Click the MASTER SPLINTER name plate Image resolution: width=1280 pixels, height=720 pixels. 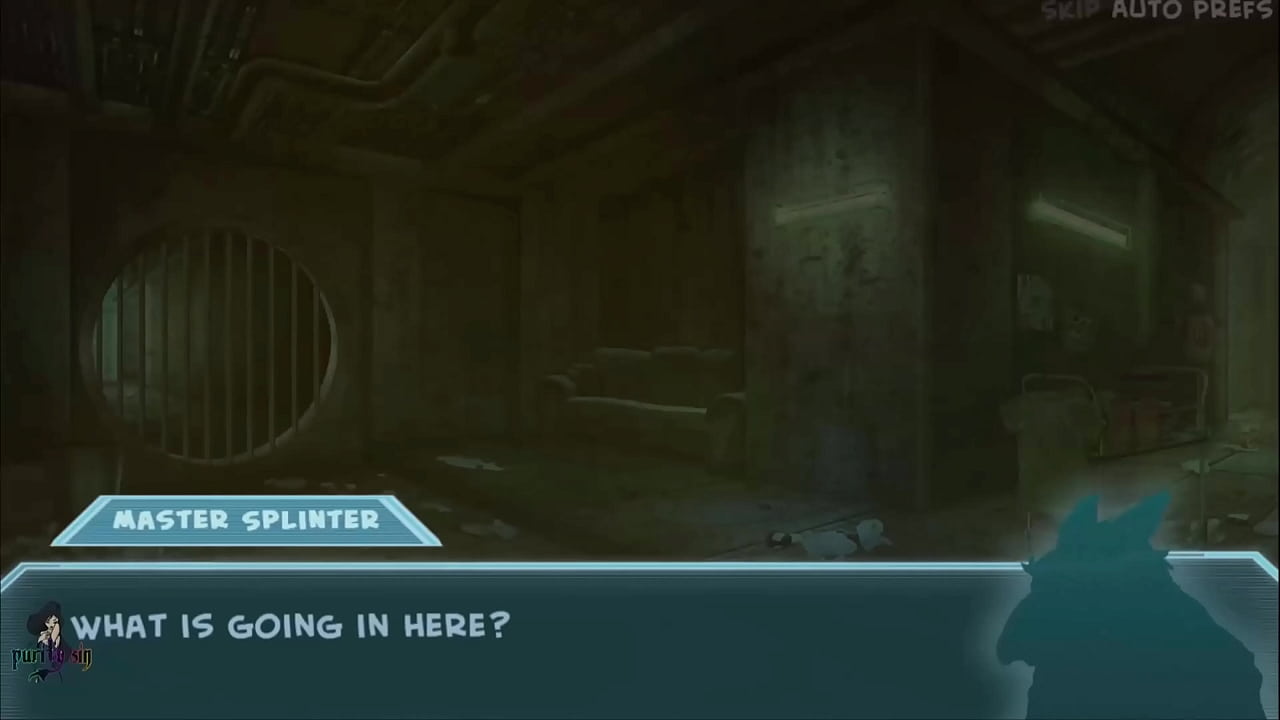pos(246,519)
